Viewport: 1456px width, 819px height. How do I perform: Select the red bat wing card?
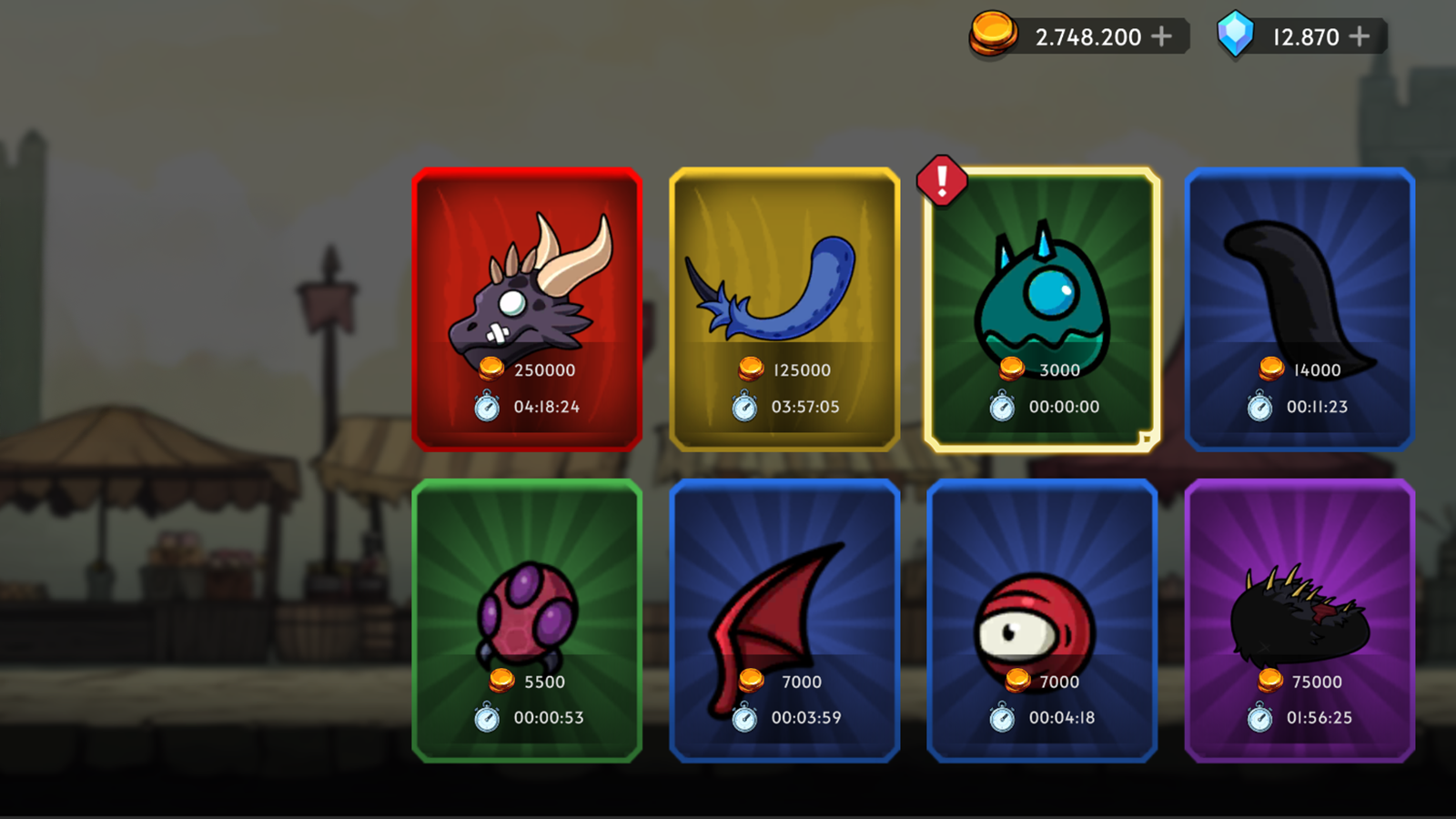[x=784, y=621]
